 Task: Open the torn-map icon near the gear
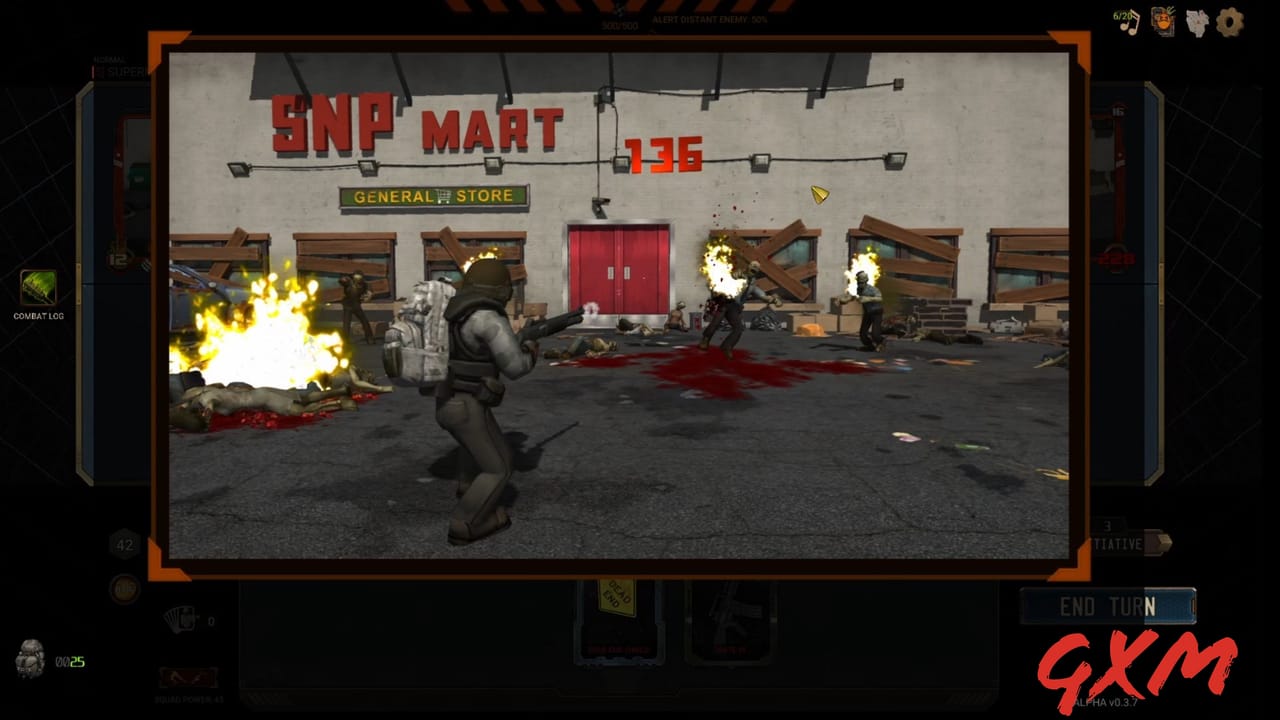[1195, 20]
